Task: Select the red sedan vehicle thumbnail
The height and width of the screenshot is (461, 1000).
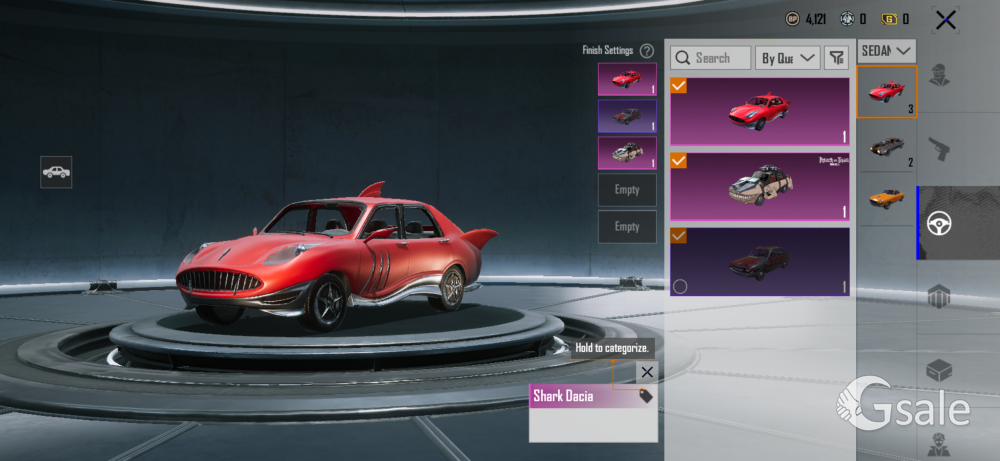Action: (886, 92)
